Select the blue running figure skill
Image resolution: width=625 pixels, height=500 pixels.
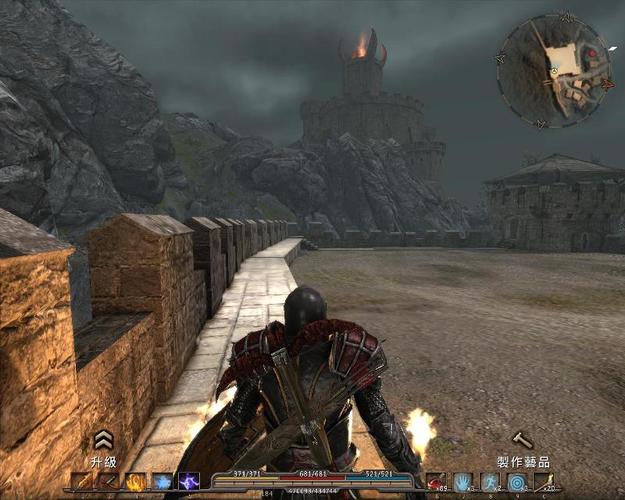point(490,482)
